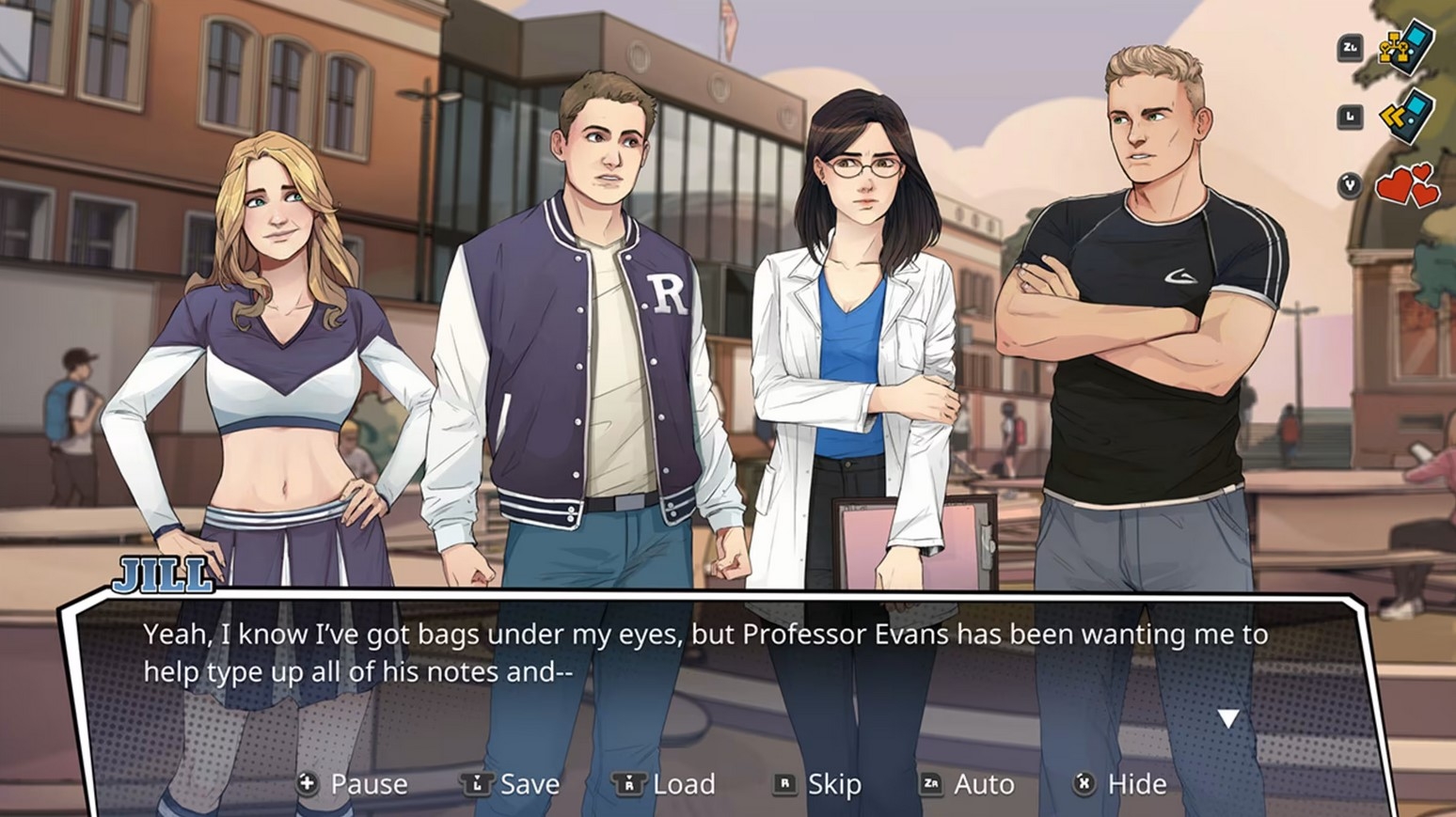The image size is (1456, 817).
Task: Open the rewind arrows phone icon
Action: pyautogui.click(x=1405, y=117)
